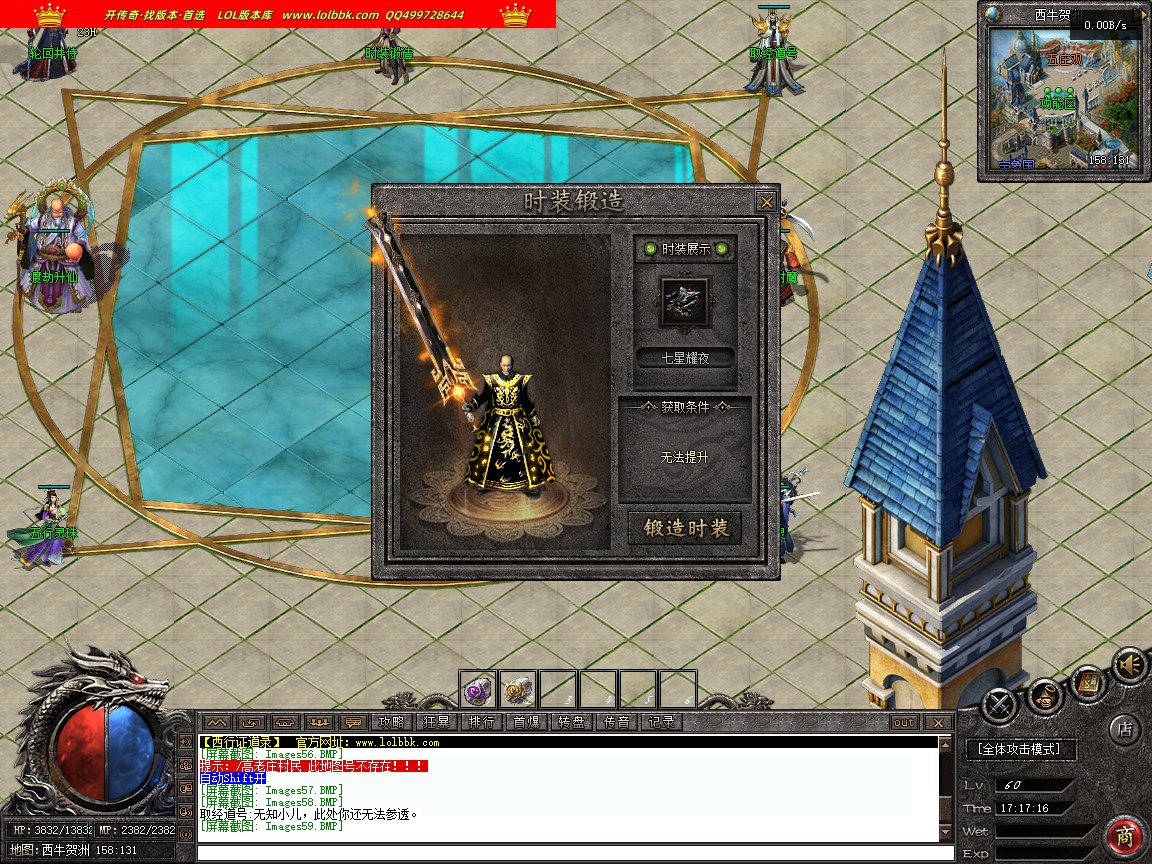Open the 攻略 guide menu

point(391,722)
